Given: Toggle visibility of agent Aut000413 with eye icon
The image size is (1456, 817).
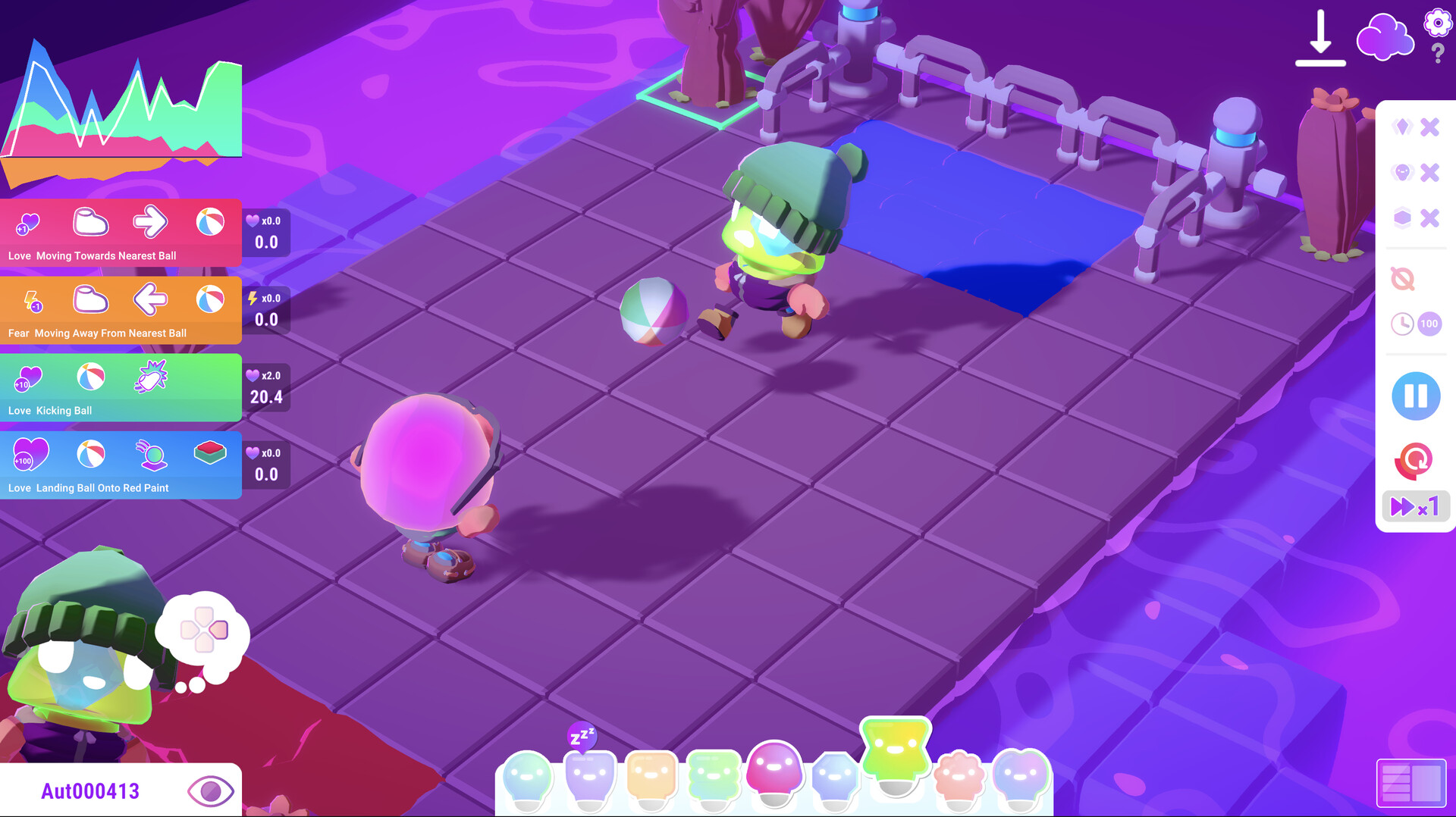Looking at the screenshot, I should [x=210, y=791].
